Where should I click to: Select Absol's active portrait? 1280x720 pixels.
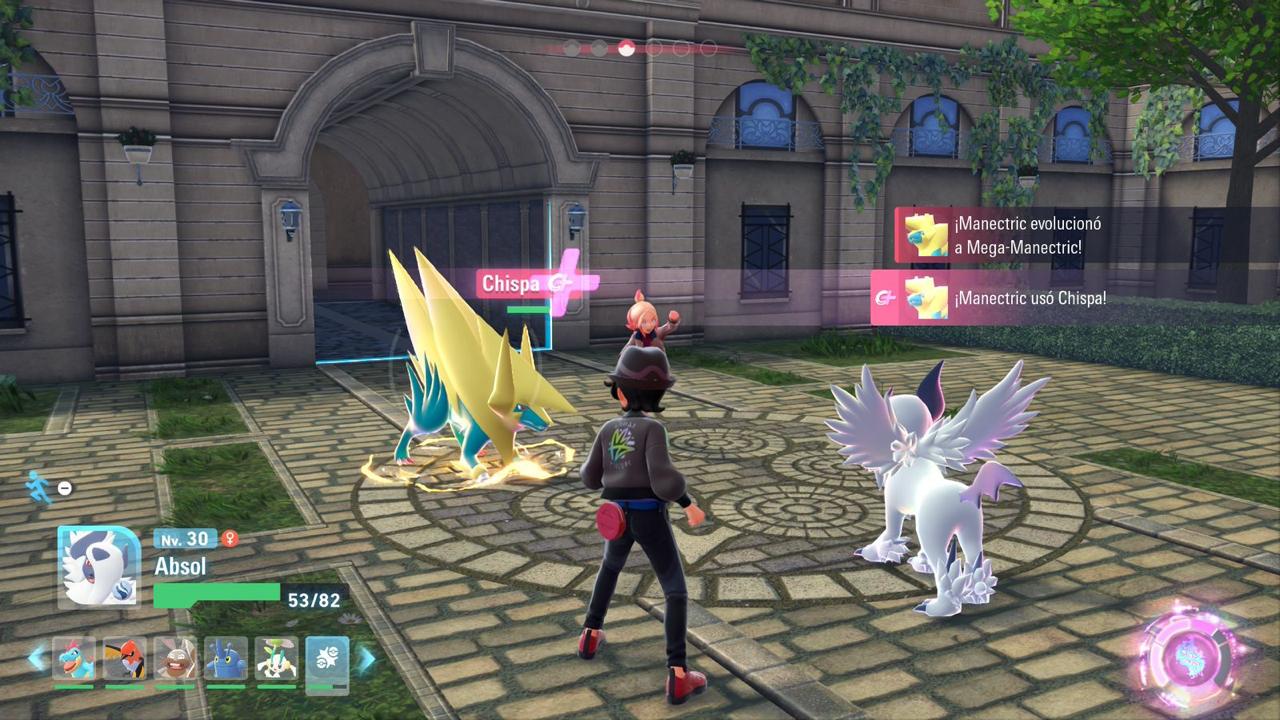pyautogui.click(x=98, y=567)
